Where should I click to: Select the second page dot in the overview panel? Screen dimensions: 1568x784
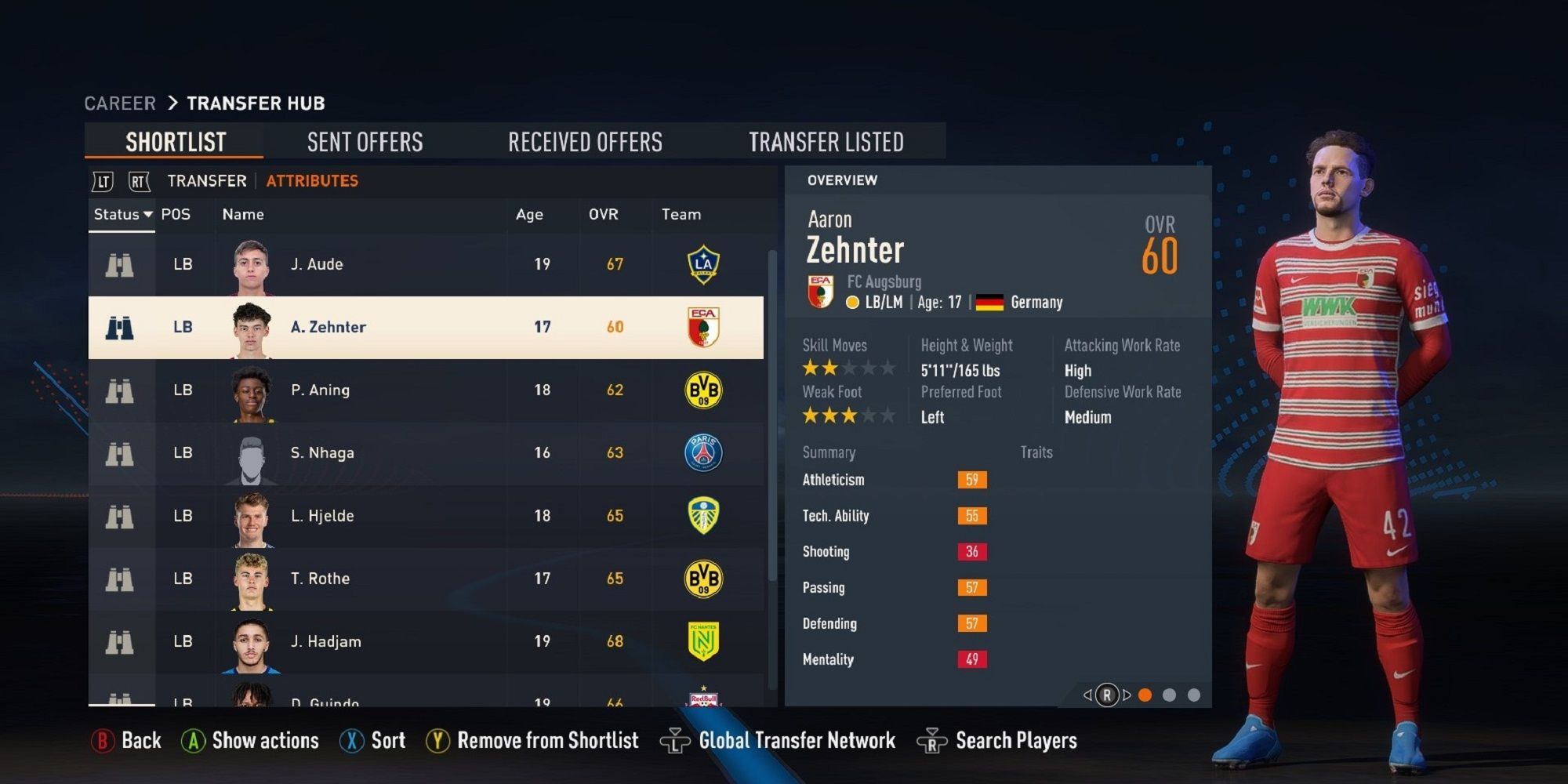point(1170,694)
